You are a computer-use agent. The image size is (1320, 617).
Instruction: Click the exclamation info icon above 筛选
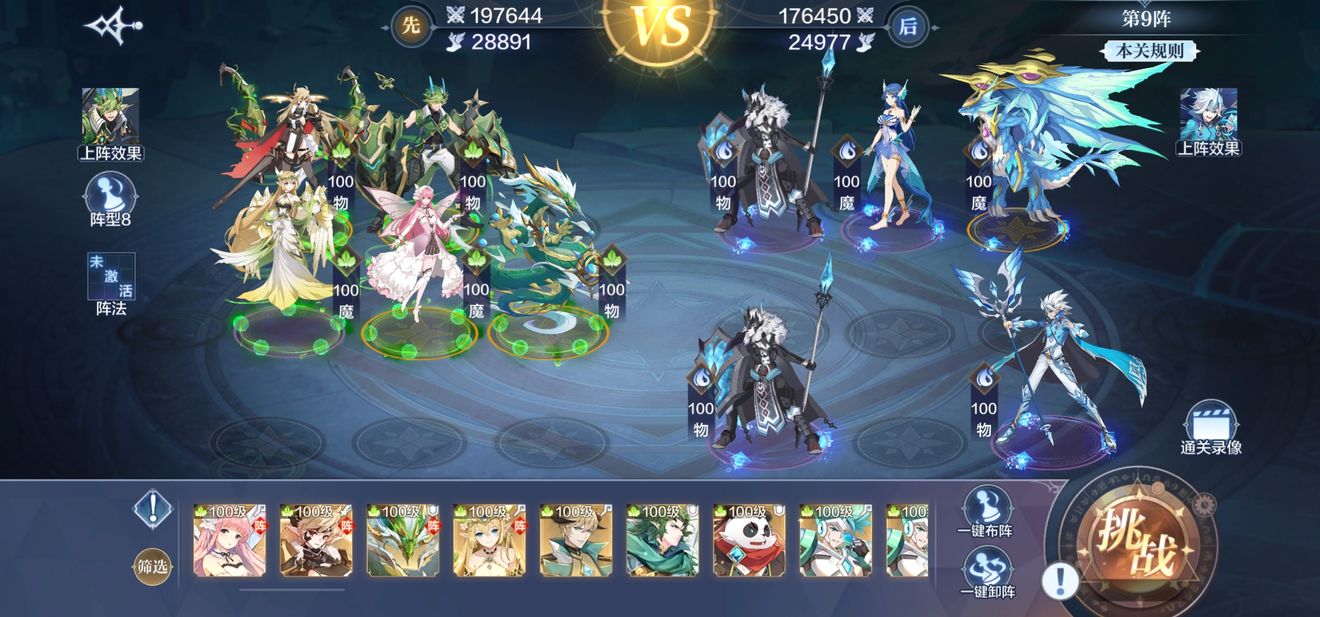(152, 509)
